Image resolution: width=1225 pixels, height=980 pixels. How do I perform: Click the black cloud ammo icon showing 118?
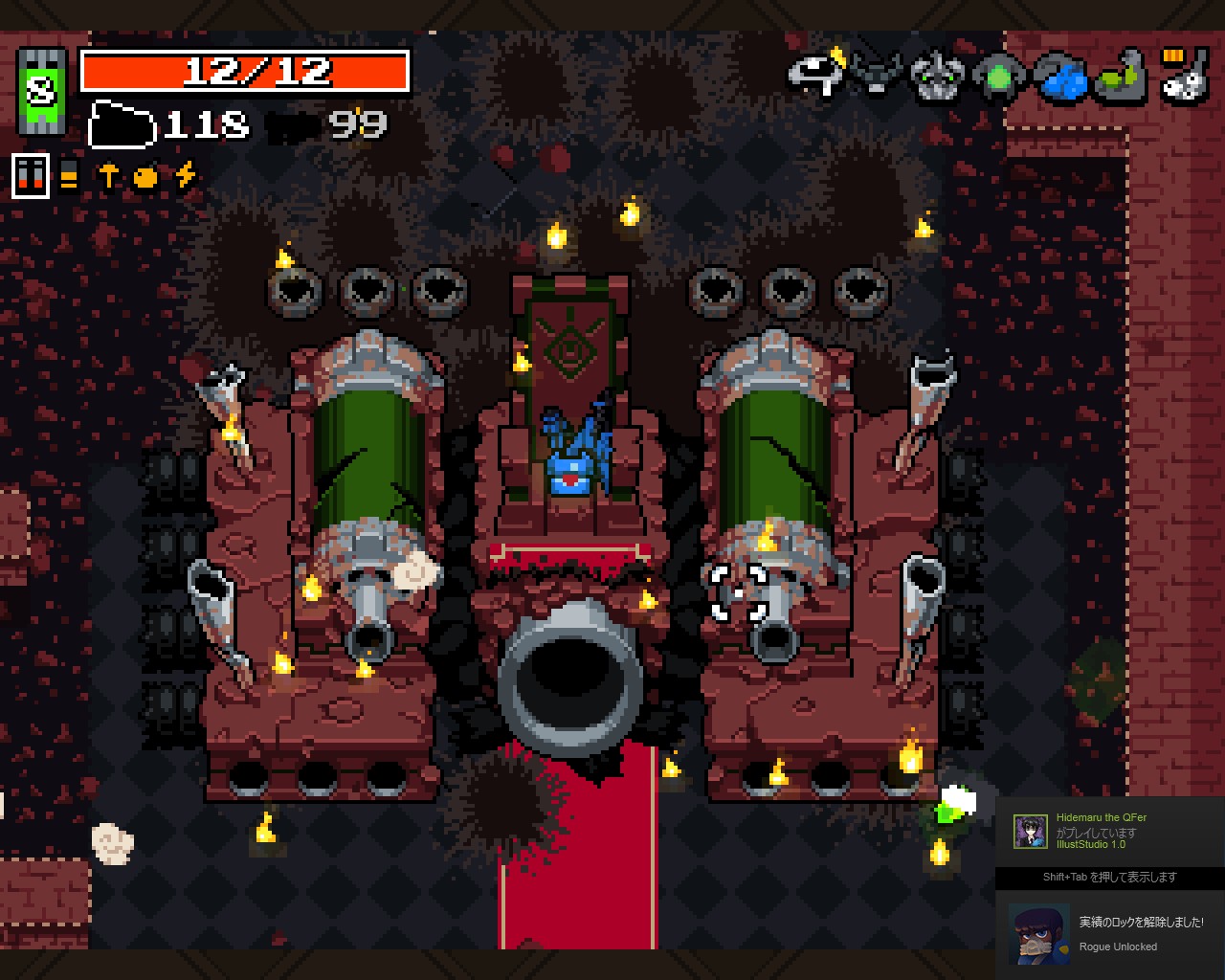pyautogui.click(x=124, y=125)
